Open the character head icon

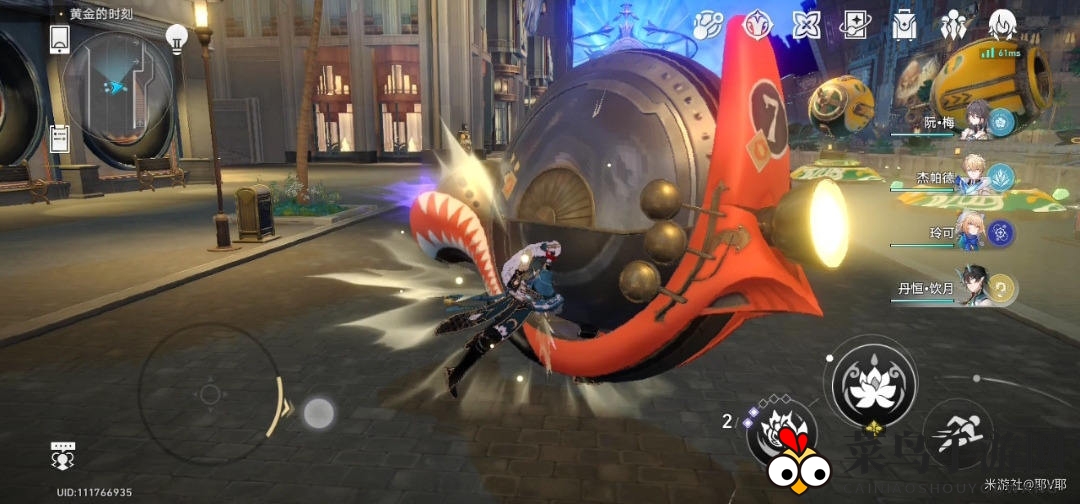pyautogui.click(x=1001, y=24)
